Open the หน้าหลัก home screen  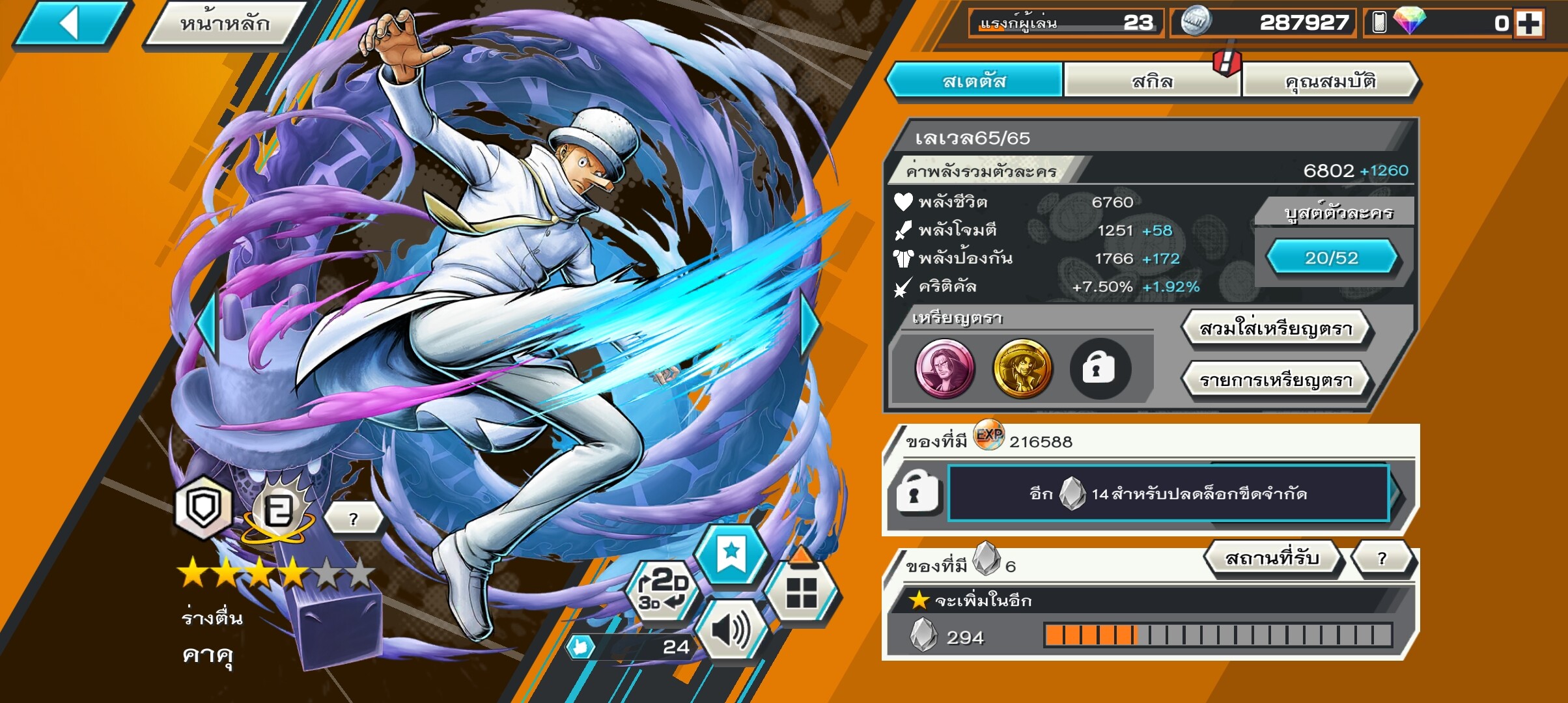pyautogui.click(x=225, y=24)
